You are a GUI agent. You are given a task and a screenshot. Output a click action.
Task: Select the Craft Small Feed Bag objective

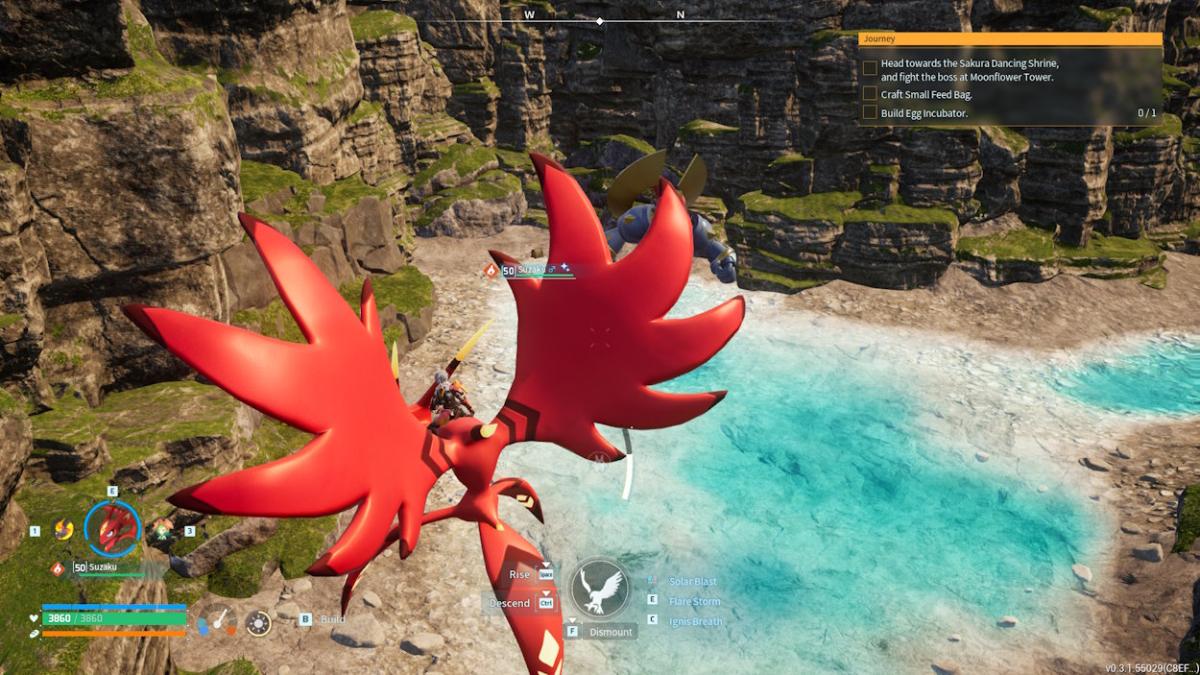pos(926,94)
